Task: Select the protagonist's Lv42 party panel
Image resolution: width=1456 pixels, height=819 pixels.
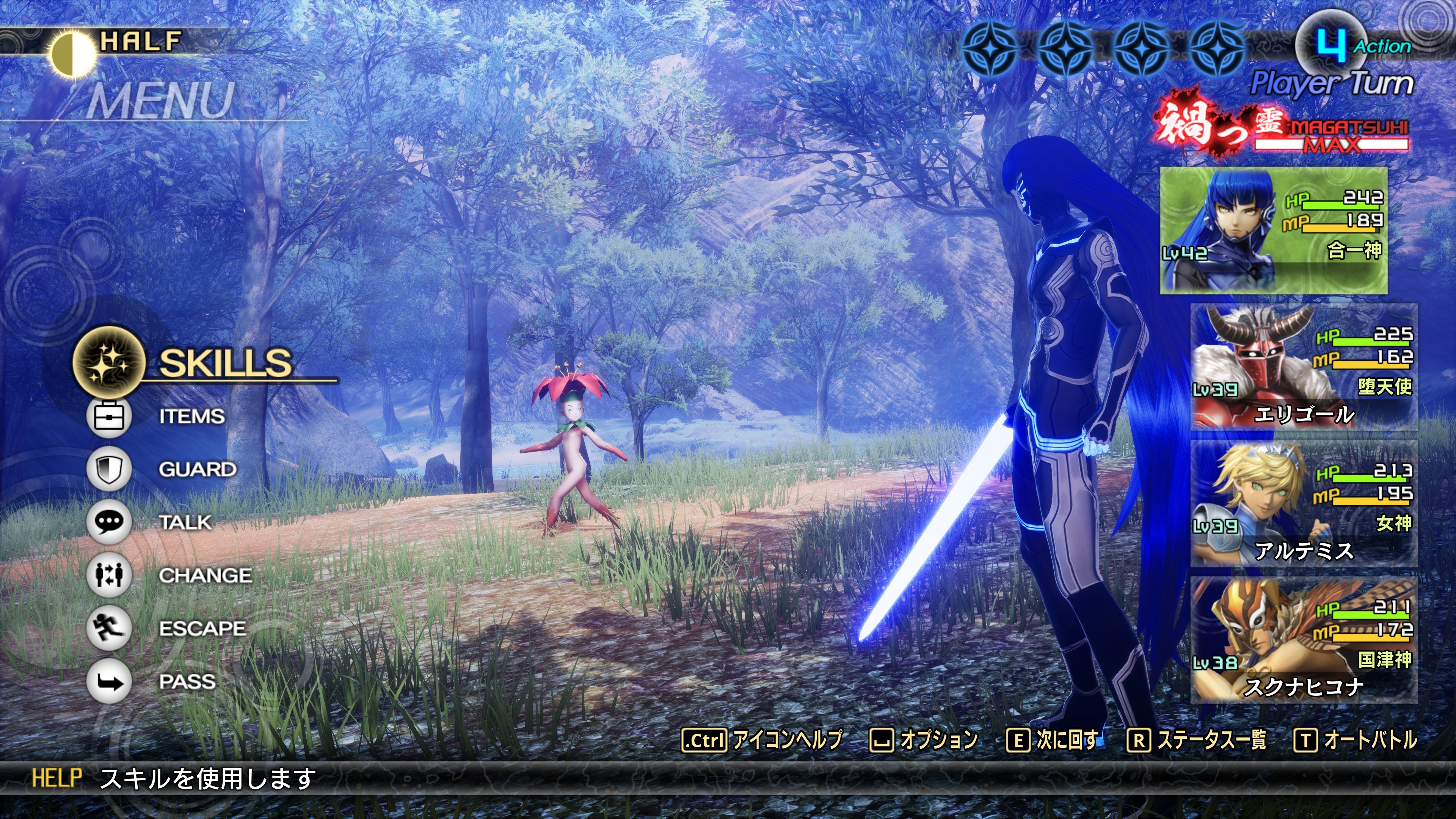Action: pyautogui.click(x=1274, y=230)
